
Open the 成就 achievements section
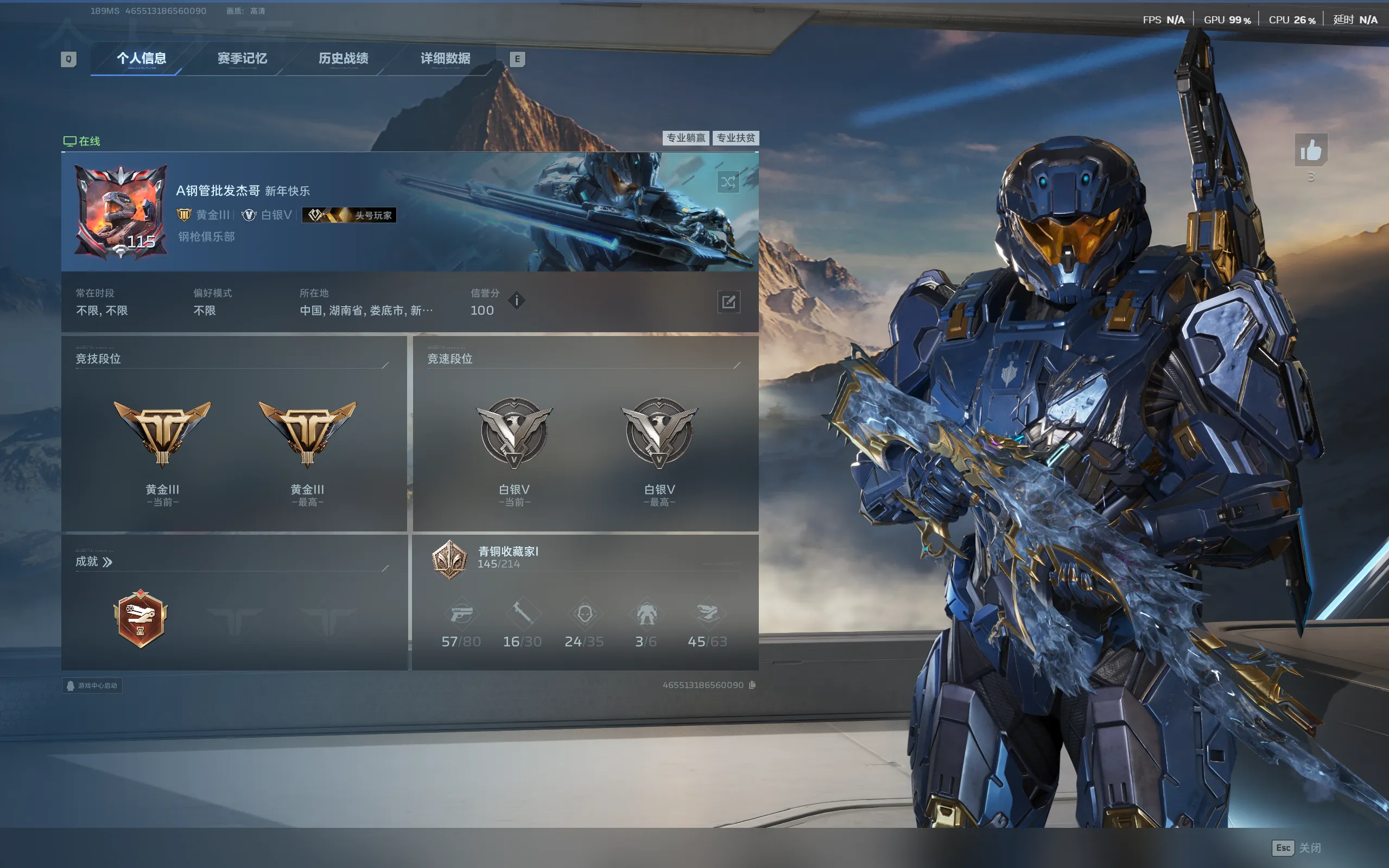pyautogui.click(x=94, y=561)
